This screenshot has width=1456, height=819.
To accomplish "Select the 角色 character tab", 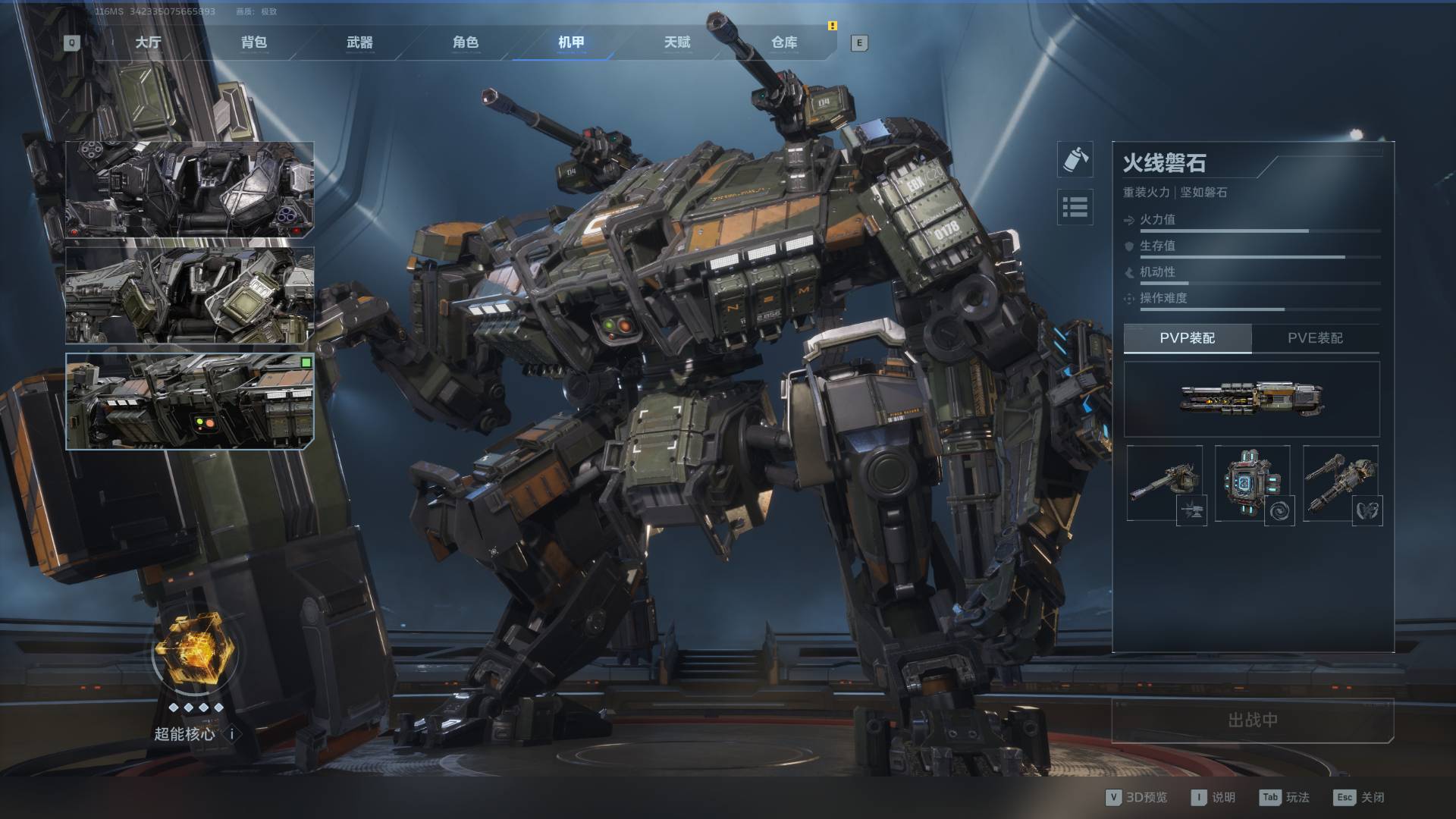I will (x=466, y=42).
